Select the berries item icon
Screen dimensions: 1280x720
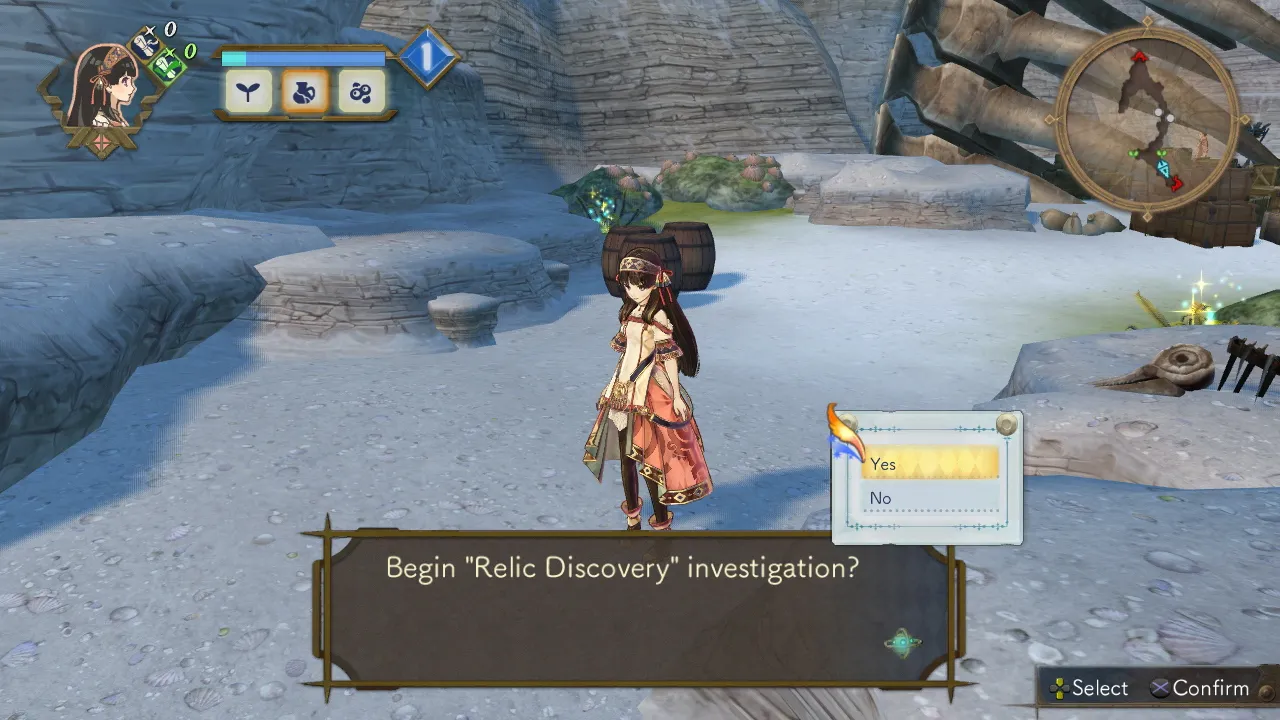click(362, 91)
